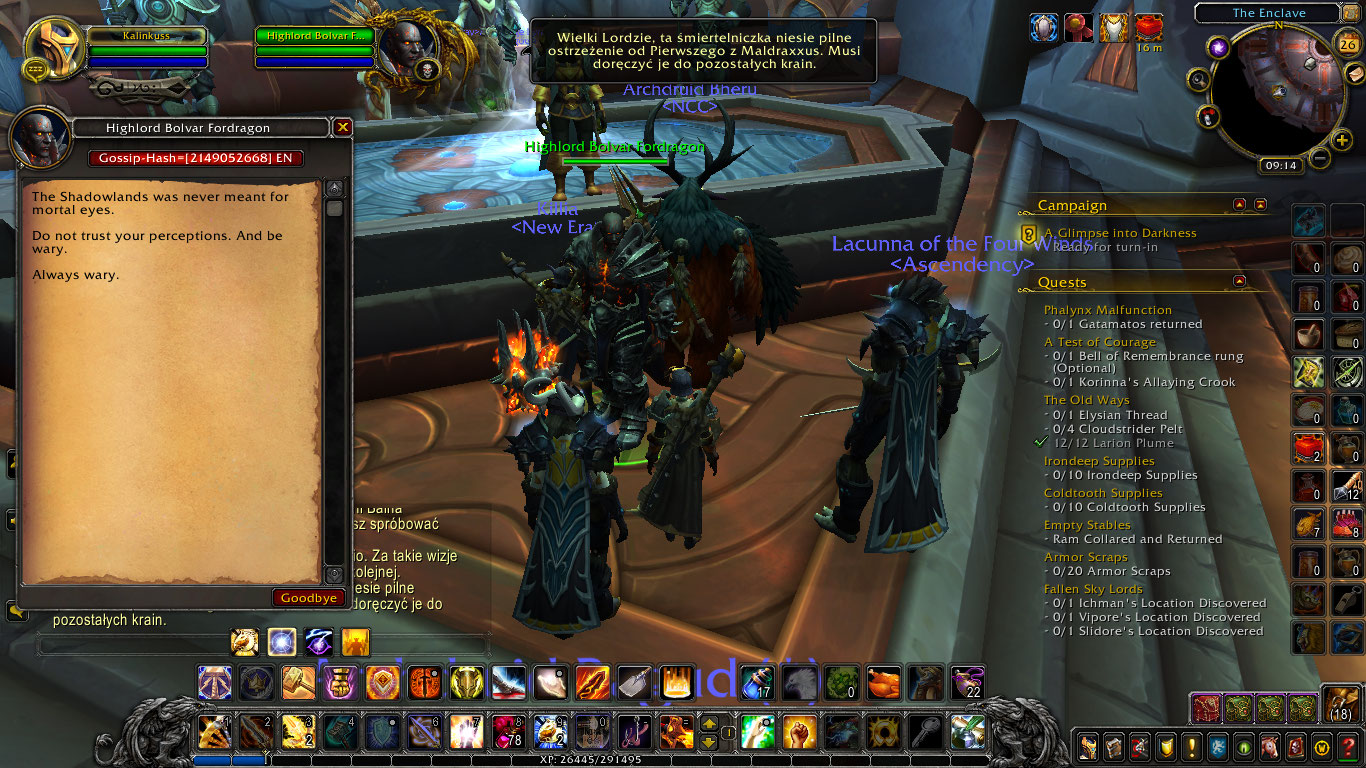Viewport: 1366px width, 768px height.
Task: Click the purple covenant swirl button on minimap
Action: click(1219, 46)
